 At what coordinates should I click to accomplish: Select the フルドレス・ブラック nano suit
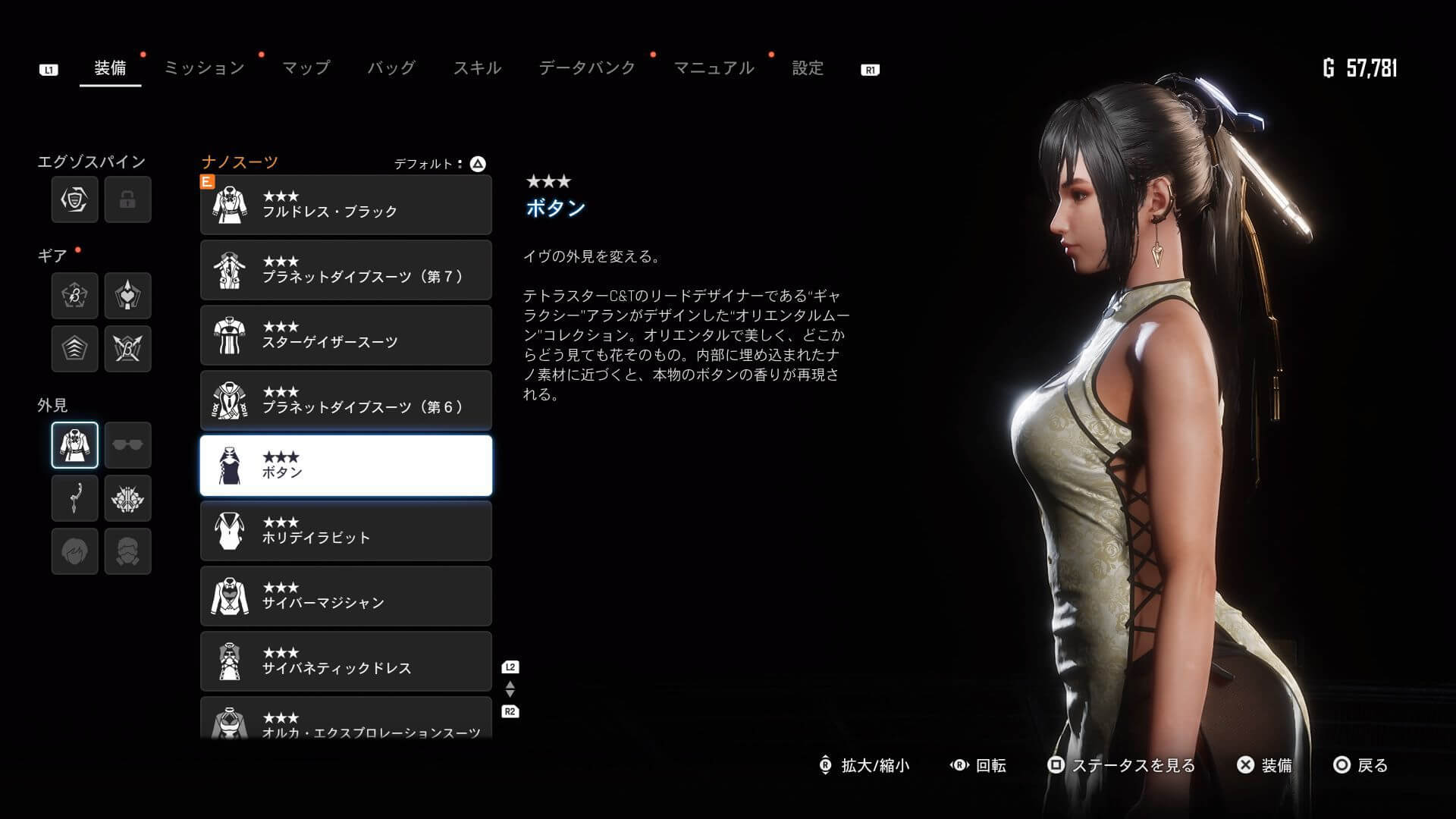tap(346, 205)
